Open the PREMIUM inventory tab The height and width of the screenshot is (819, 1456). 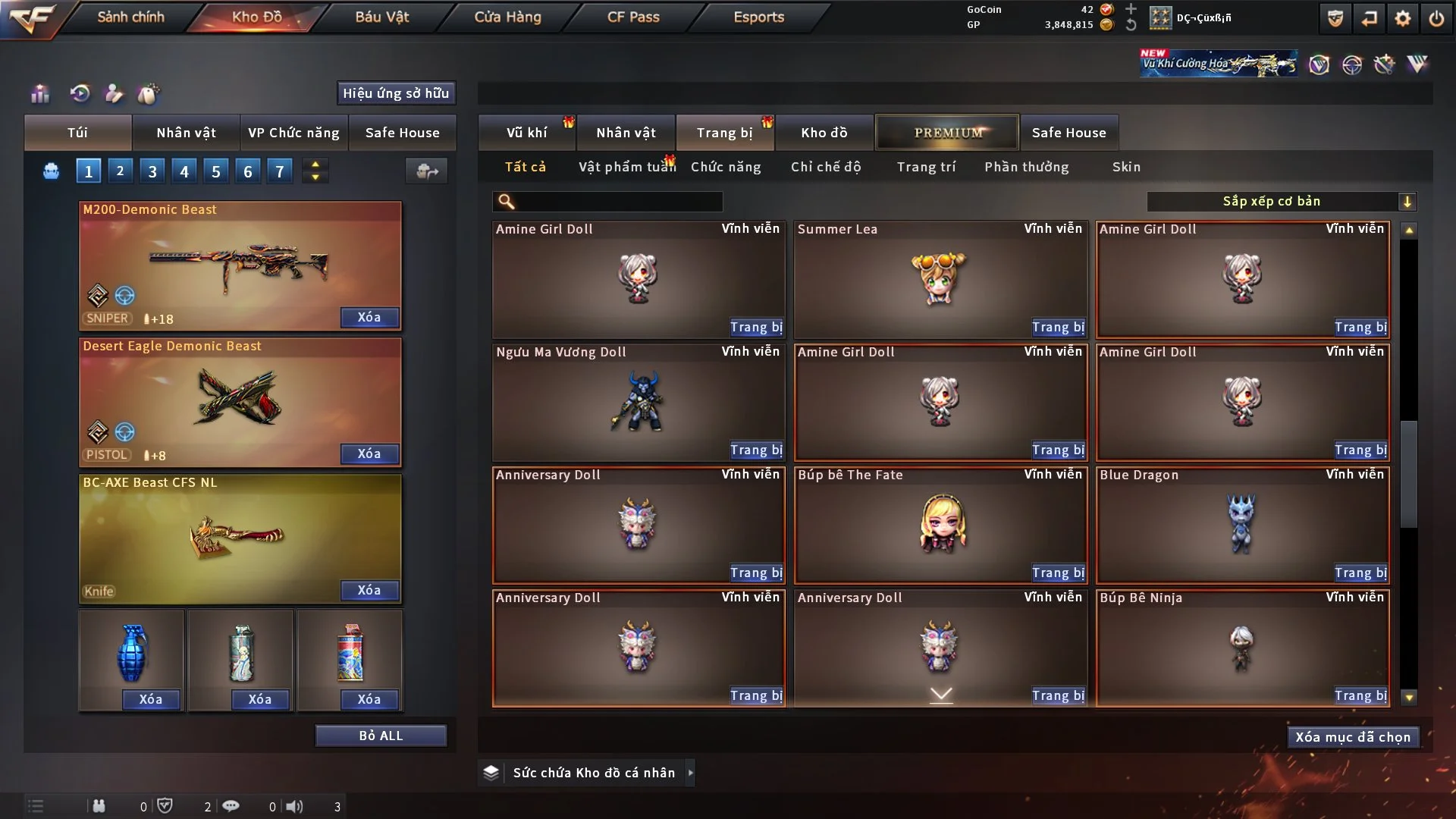coord(947,133)
